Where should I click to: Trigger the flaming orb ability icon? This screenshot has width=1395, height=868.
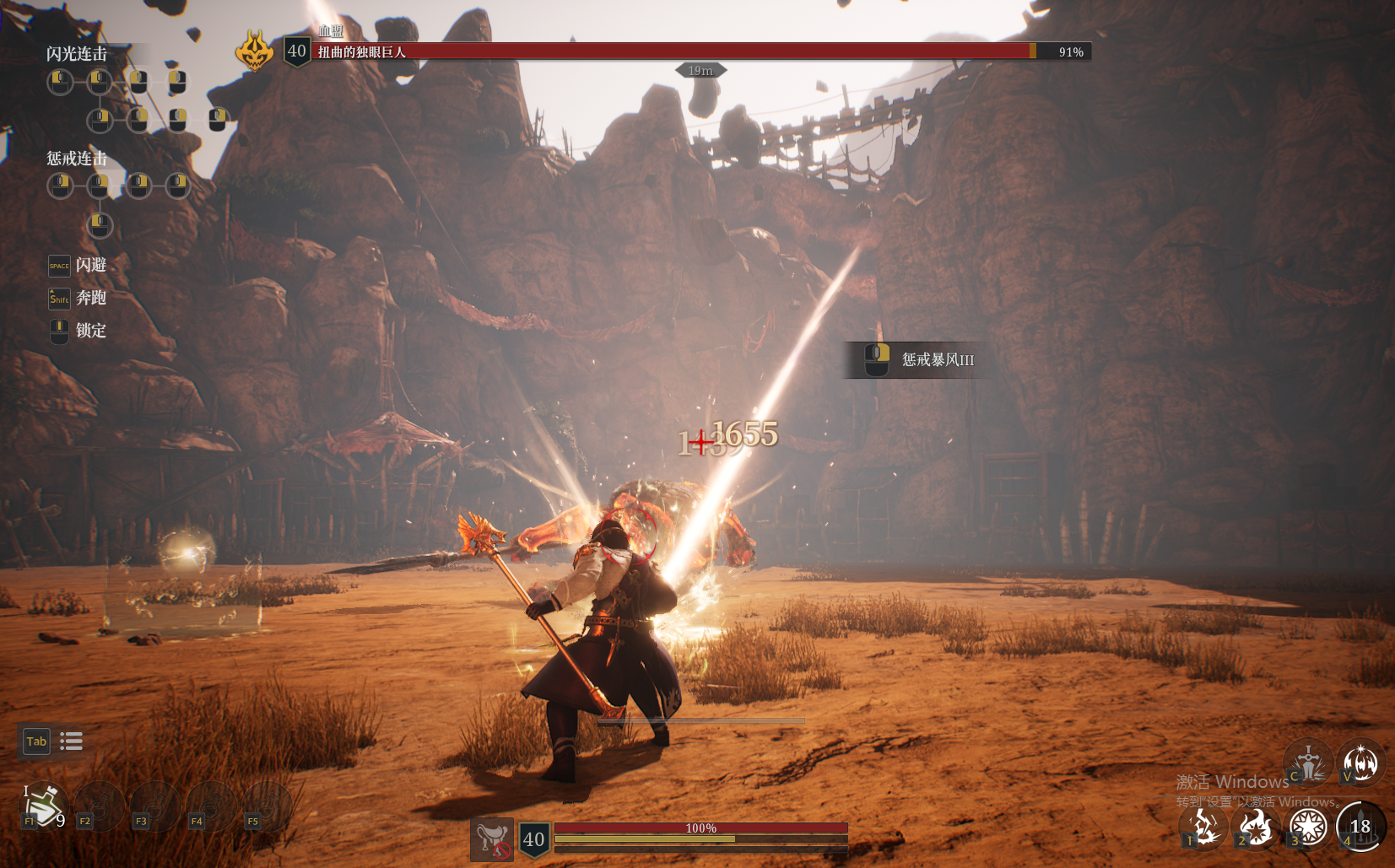point(1360,761)
